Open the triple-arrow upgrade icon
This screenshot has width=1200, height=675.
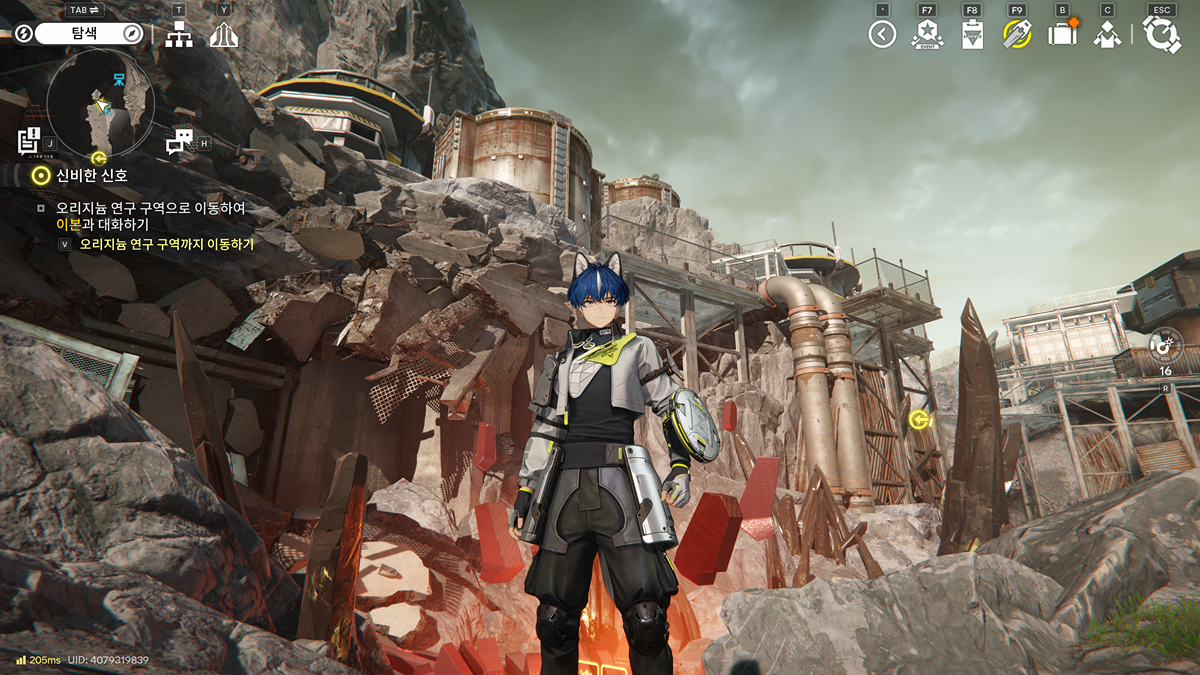click(224, 35)
